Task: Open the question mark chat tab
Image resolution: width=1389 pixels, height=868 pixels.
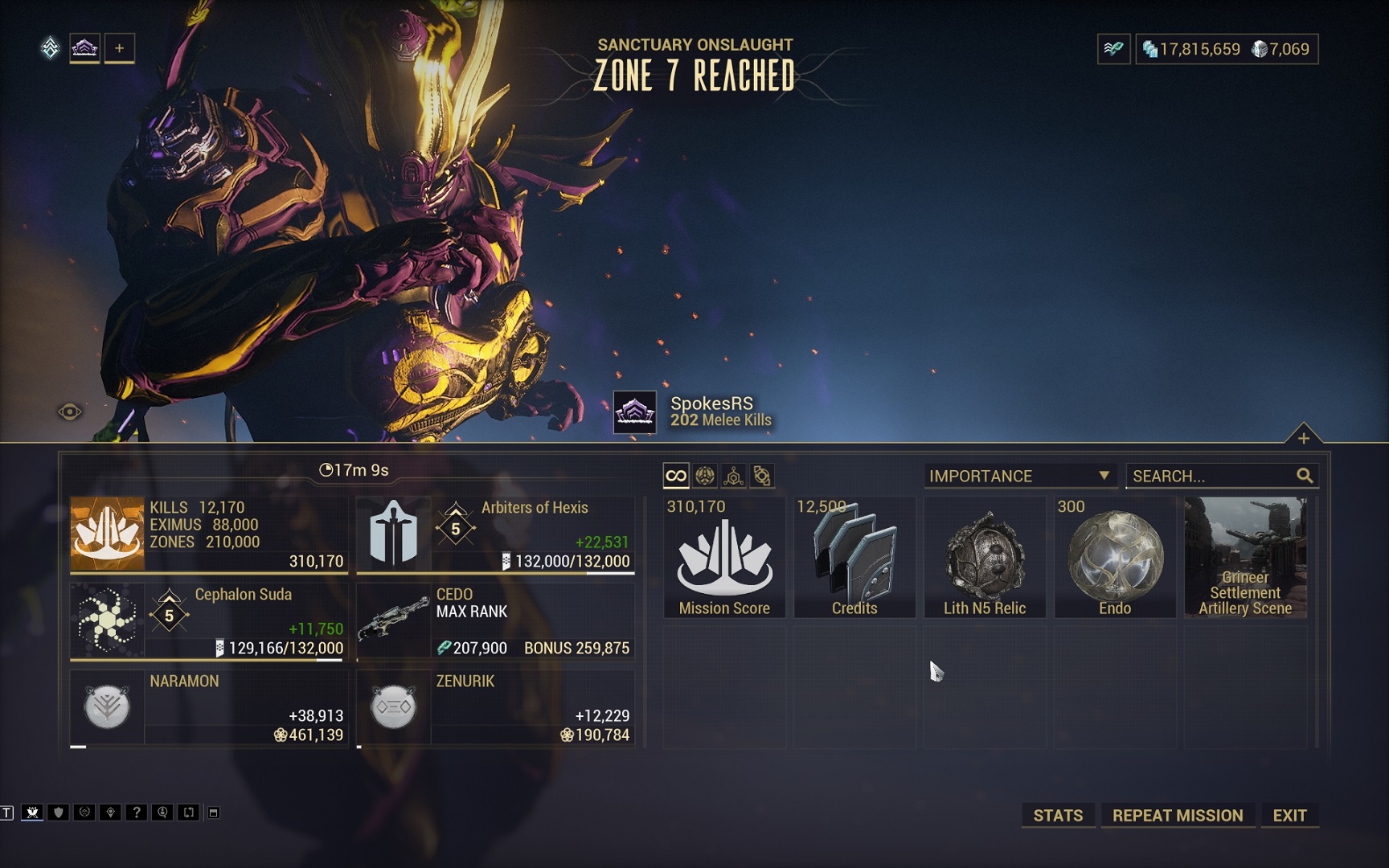Action: point(137,813)
